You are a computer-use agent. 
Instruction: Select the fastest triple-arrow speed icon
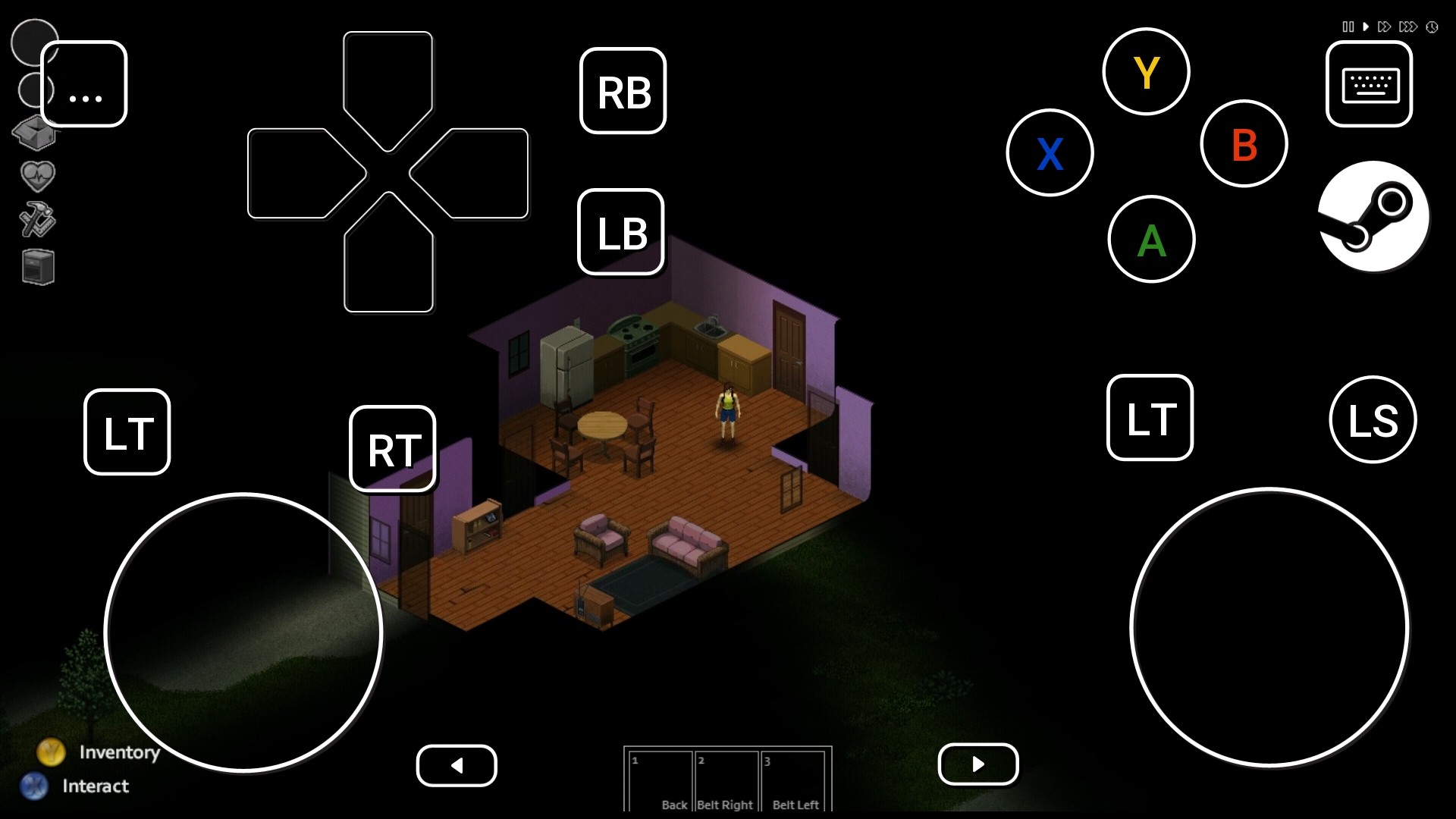[x=1407, y=26]
